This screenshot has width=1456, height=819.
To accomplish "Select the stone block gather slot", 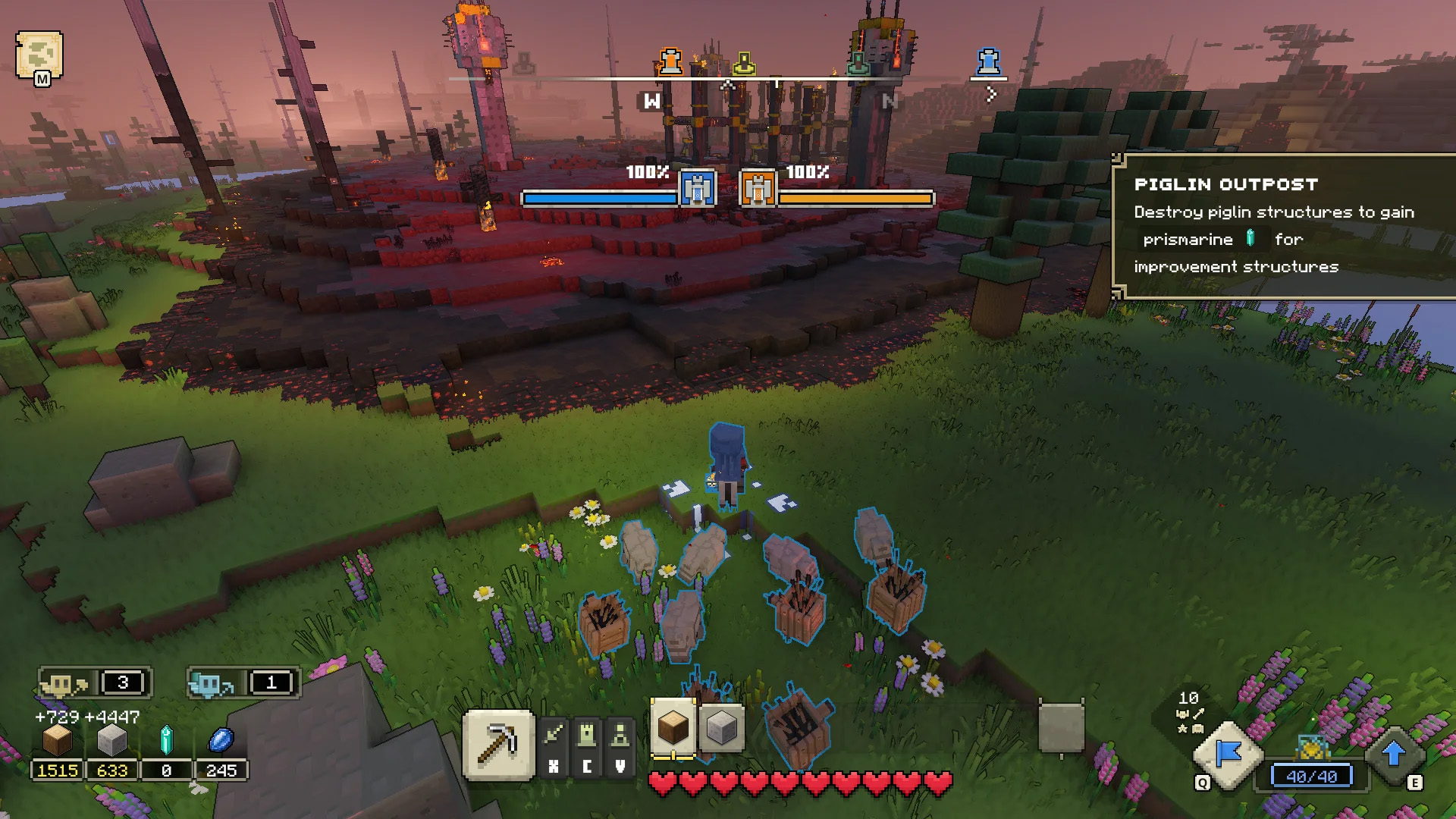I will (720, 729).
